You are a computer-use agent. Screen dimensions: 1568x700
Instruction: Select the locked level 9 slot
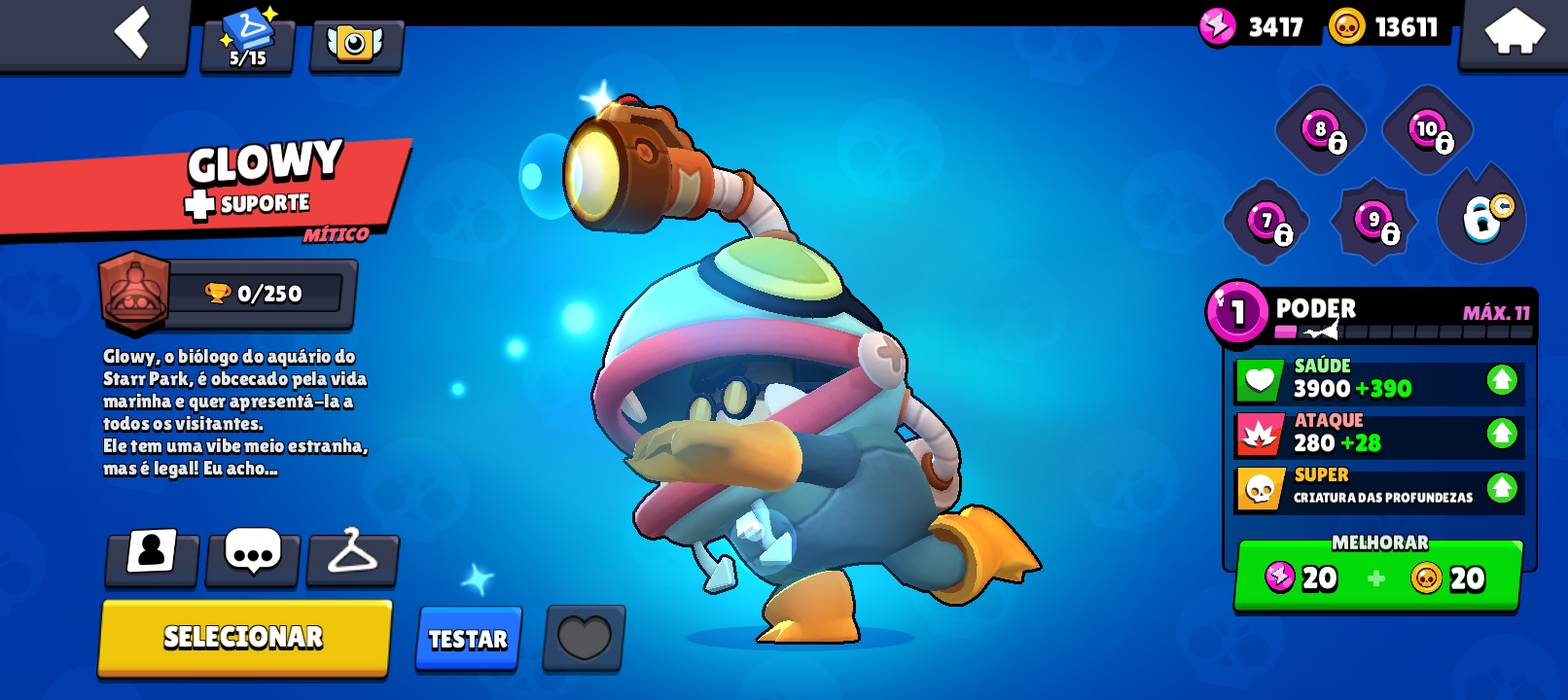(x=1374, y=222)
